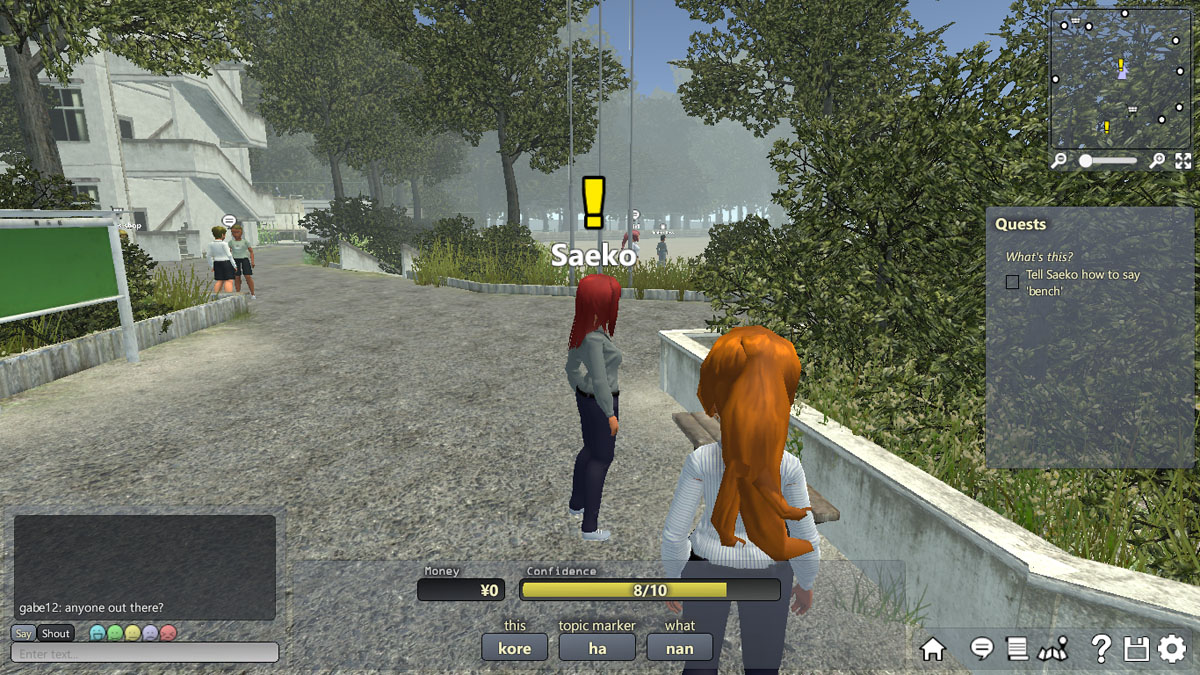Switch chat mode to Shout
Screen dimensions: 1200x675
click(56, 633)
